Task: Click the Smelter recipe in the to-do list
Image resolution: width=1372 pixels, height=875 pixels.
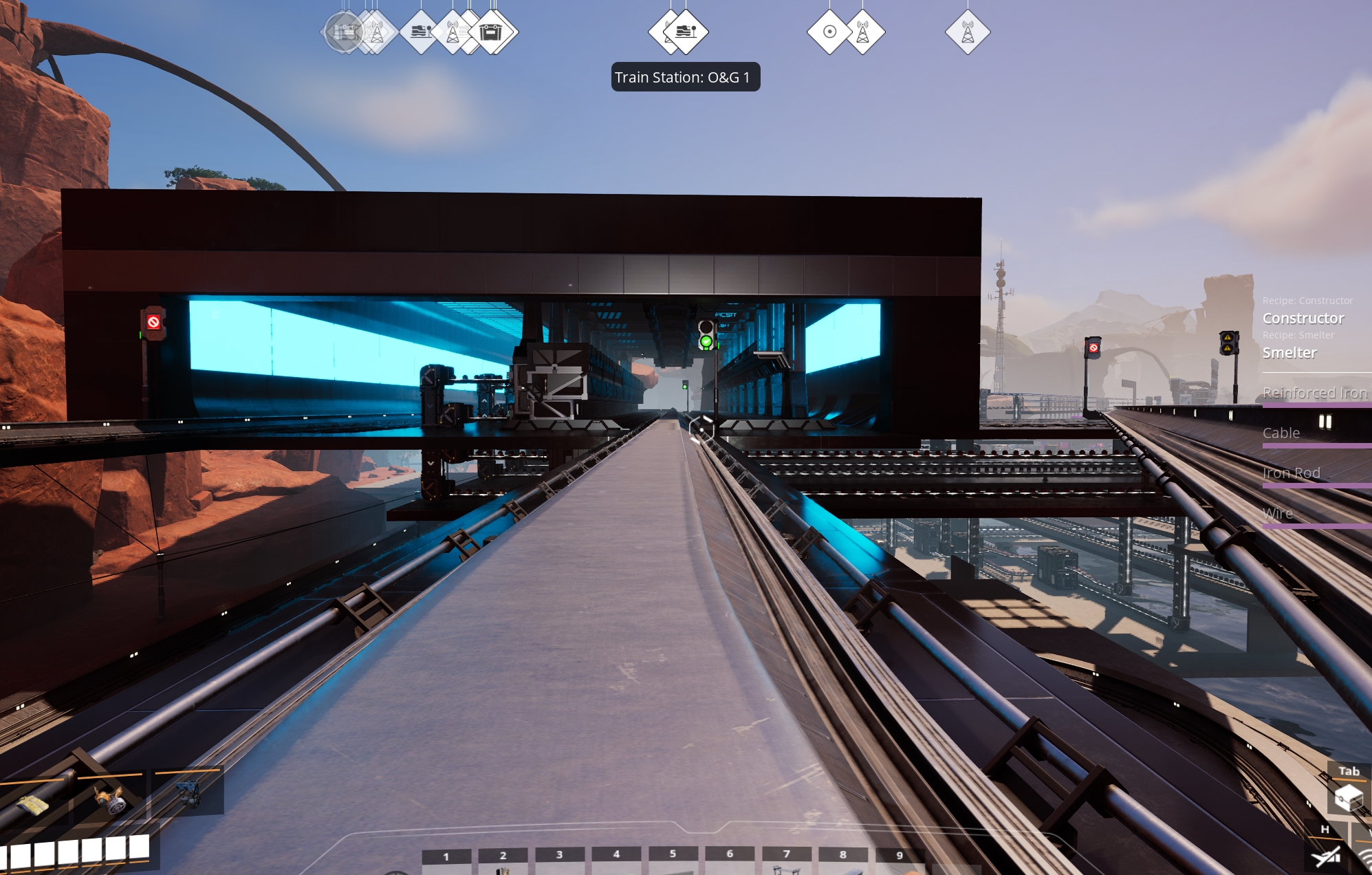Action: pos(1289,353)
